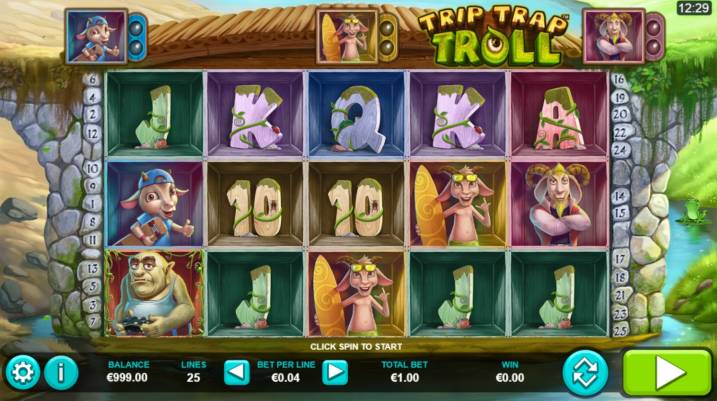Activate the autoplay button
Viewport: 717px width, 401px height.
586,373
